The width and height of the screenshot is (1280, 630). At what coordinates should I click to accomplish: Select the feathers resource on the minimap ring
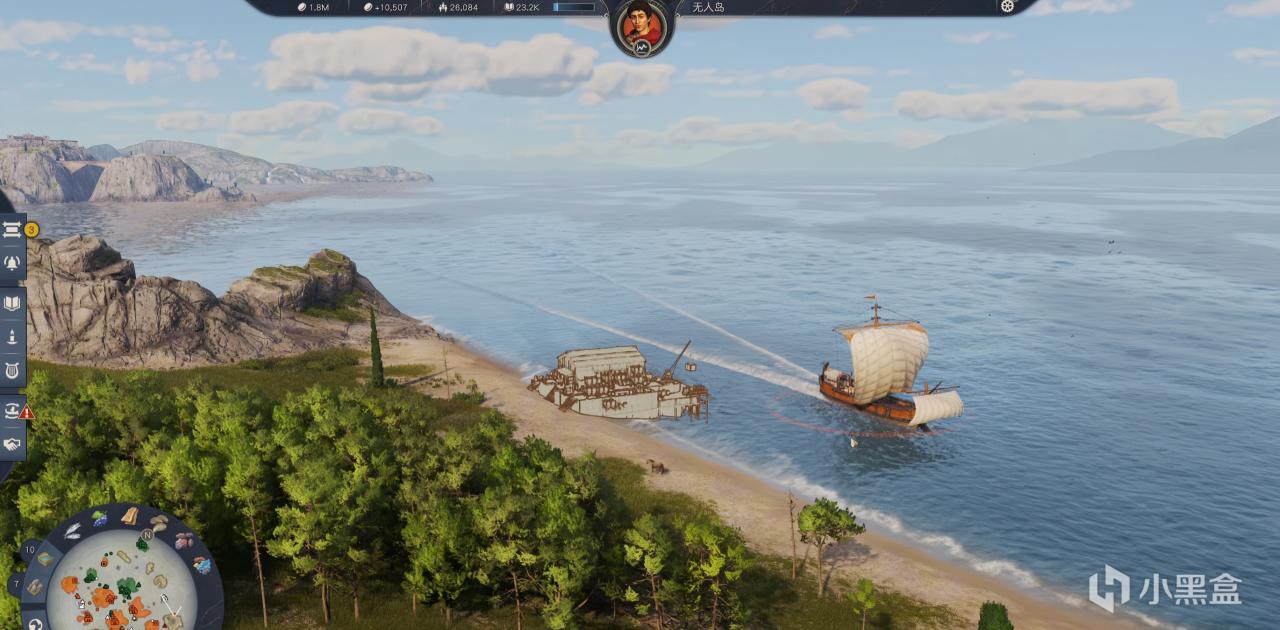[x=74, y=532]
